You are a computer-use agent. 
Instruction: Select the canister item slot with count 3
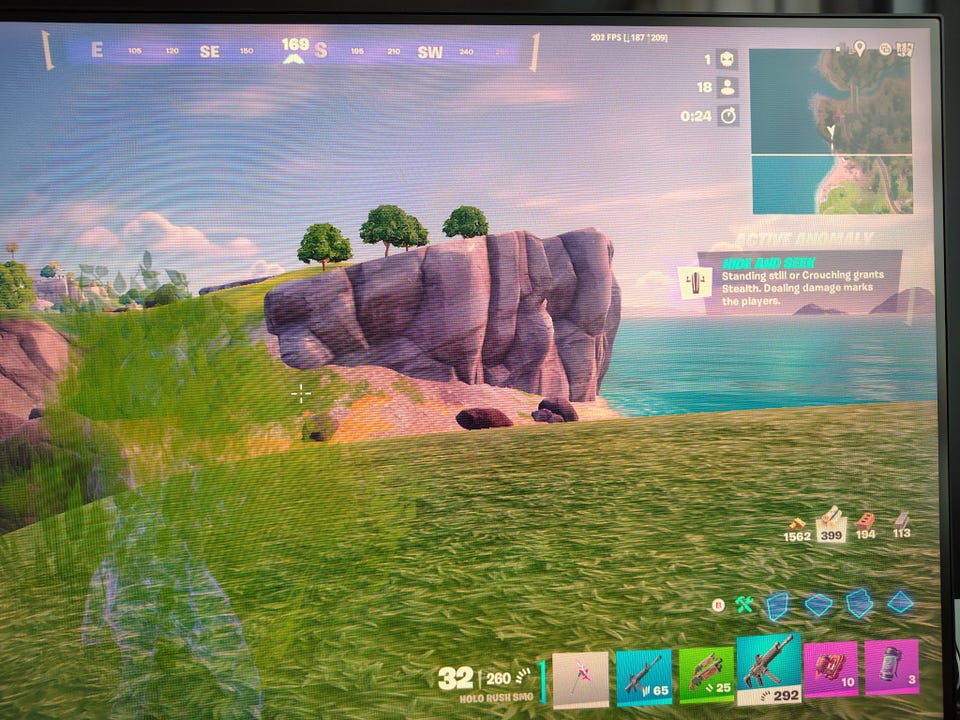[x=891, y=667]
